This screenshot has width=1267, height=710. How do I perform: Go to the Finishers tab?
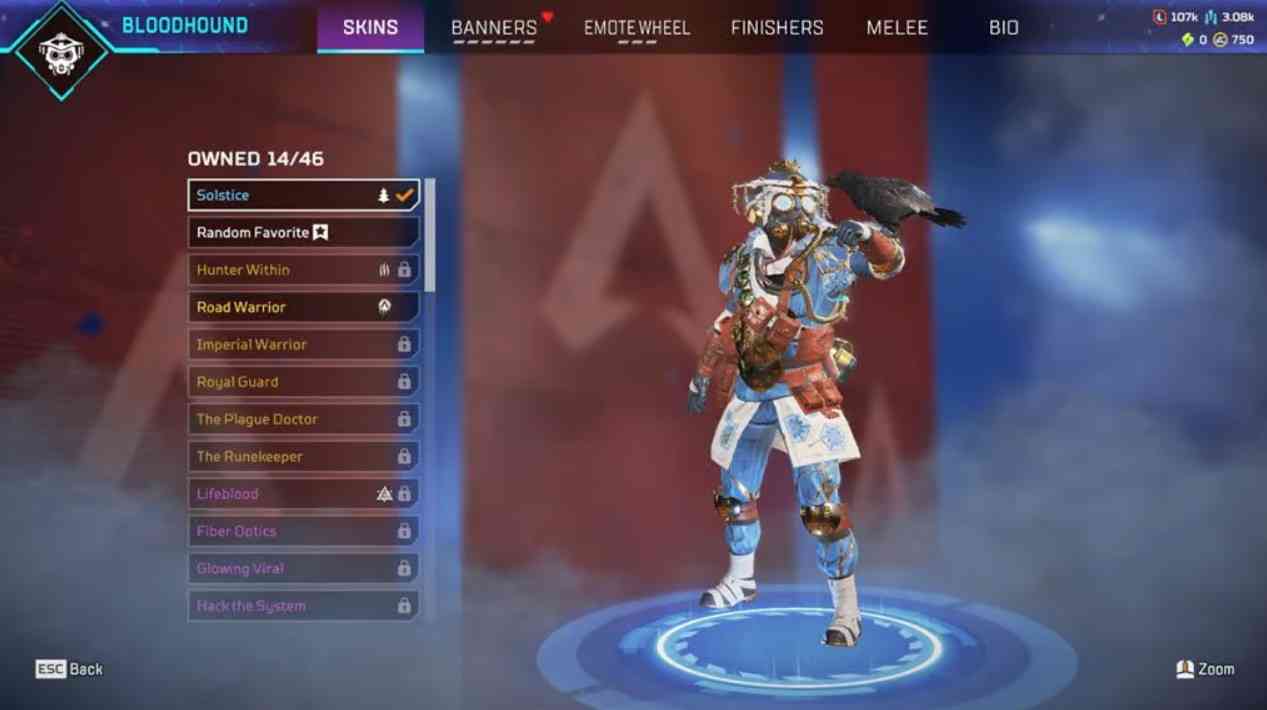point(777,28)
